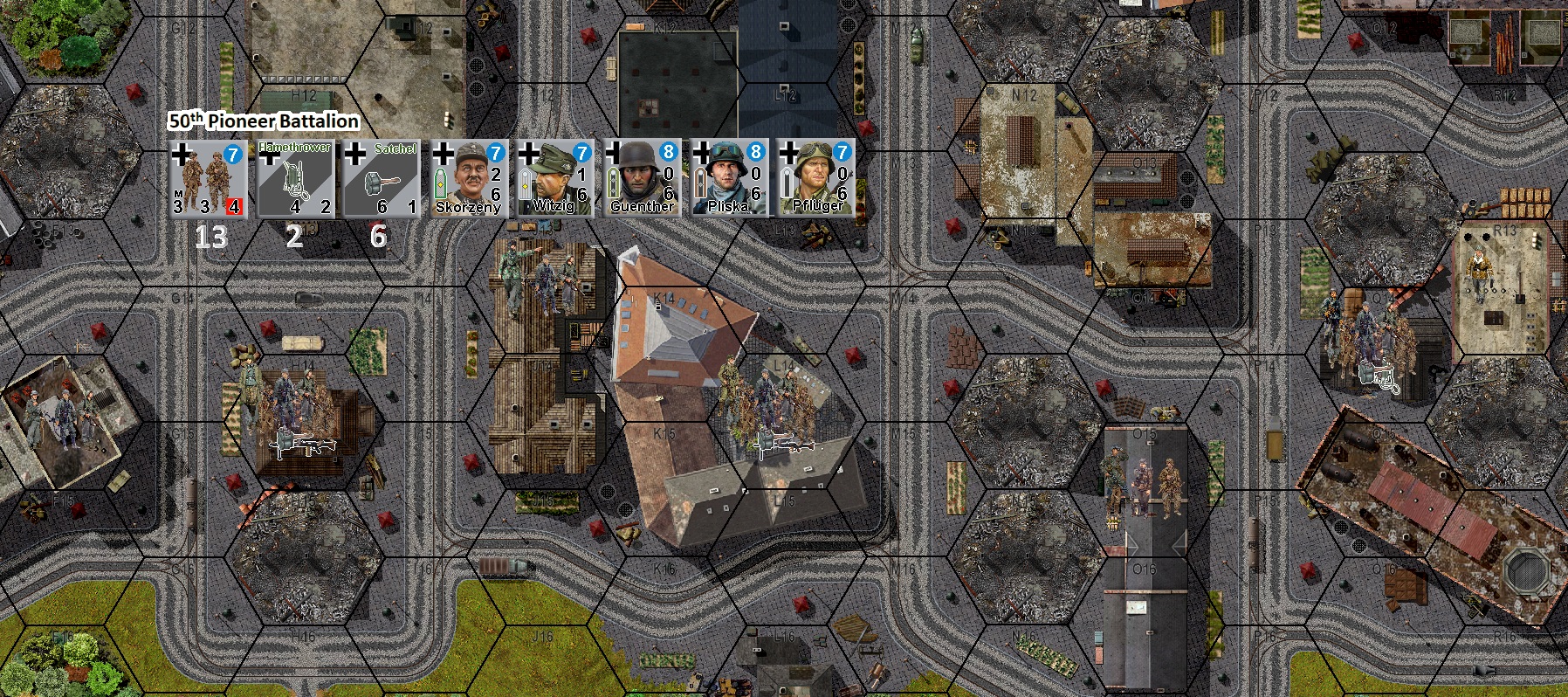This screenshot has height=697, width=1568.
Task: Click the red 4 value on the squad counter
Action: [234, 204]
